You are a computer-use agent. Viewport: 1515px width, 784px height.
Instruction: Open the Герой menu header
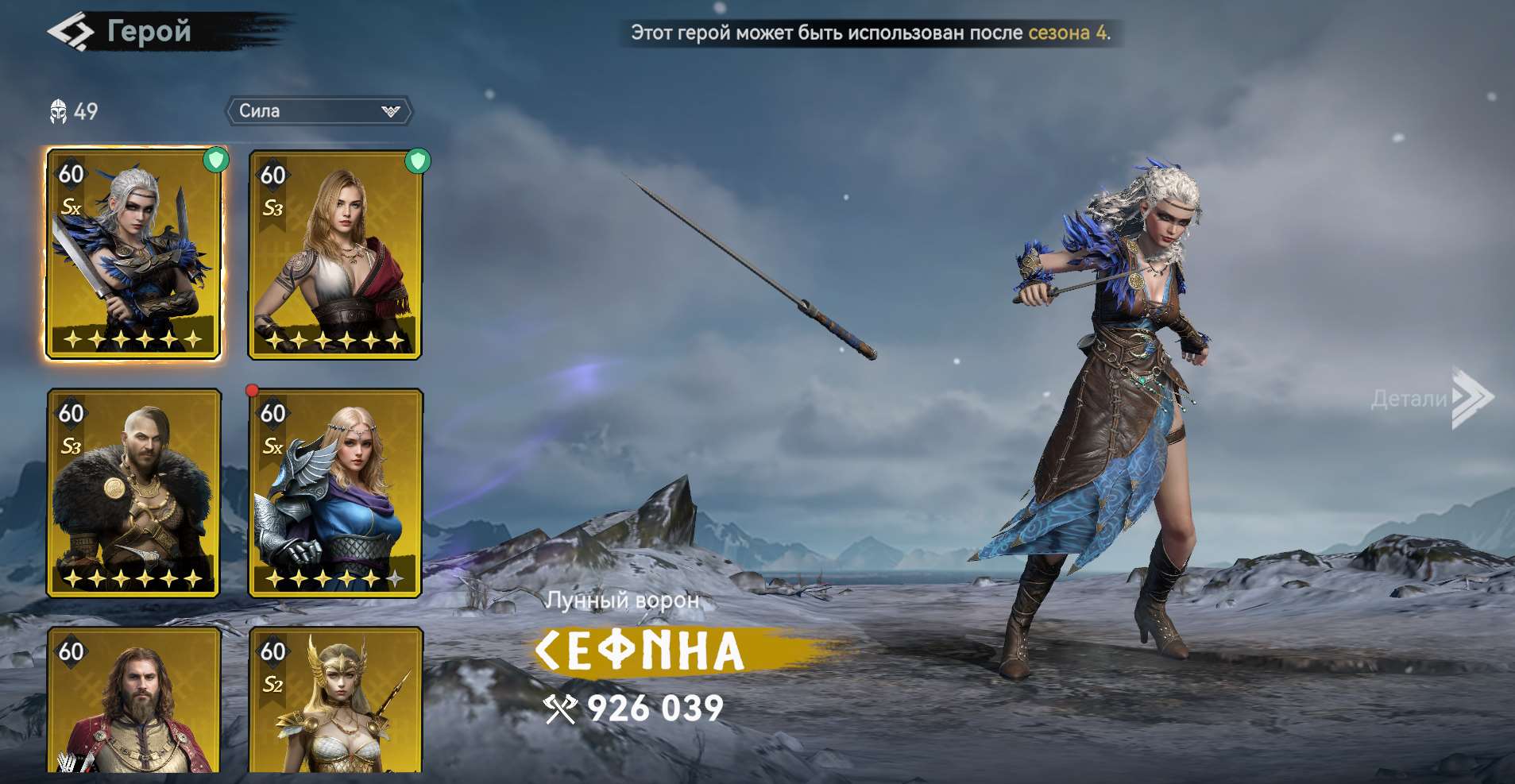148,32
